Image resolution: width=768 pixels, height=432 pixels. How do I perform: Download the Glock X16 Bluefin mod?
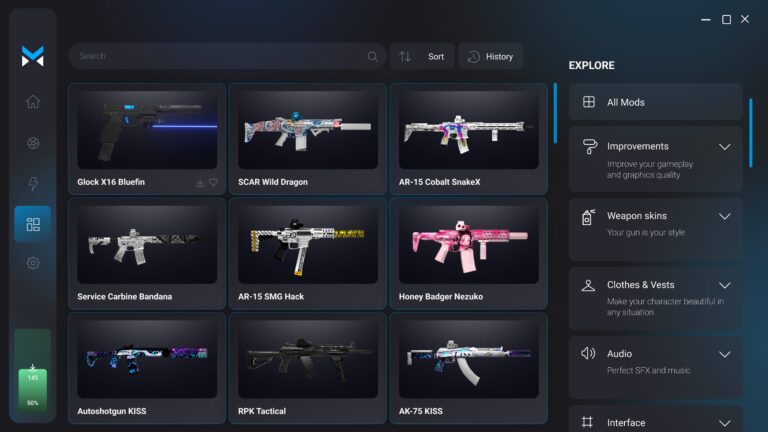(x=200, y=183)
